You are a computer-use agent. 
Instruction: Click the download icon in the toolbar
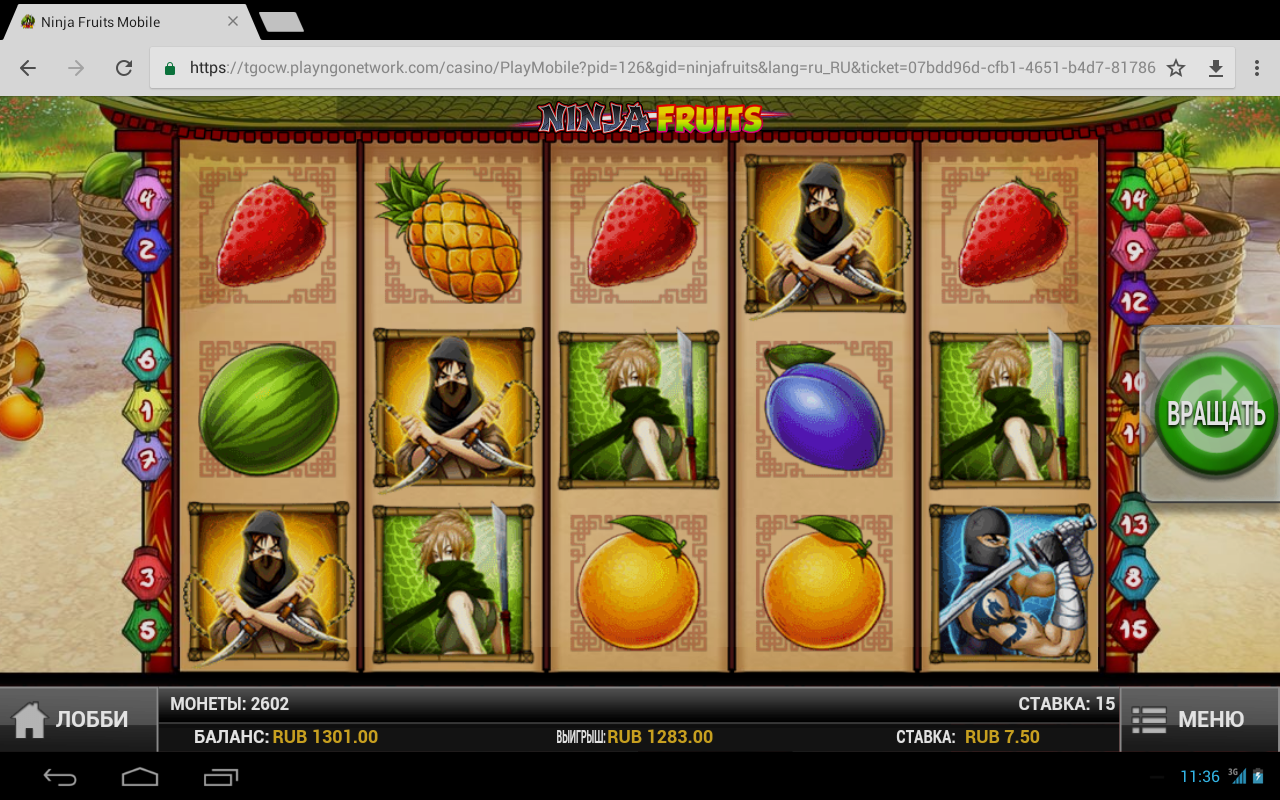point(1217,67)
